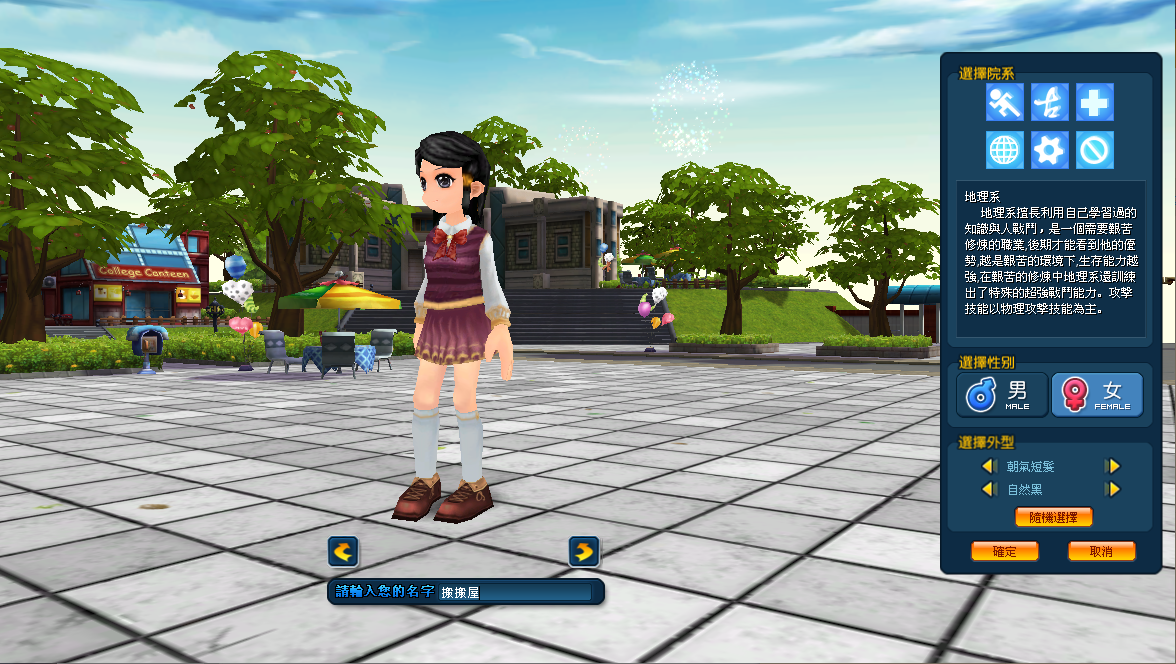This screenshot has height=664, width=1176.
Task: Select the Male gender button
Action: (x=1002, y=394)
